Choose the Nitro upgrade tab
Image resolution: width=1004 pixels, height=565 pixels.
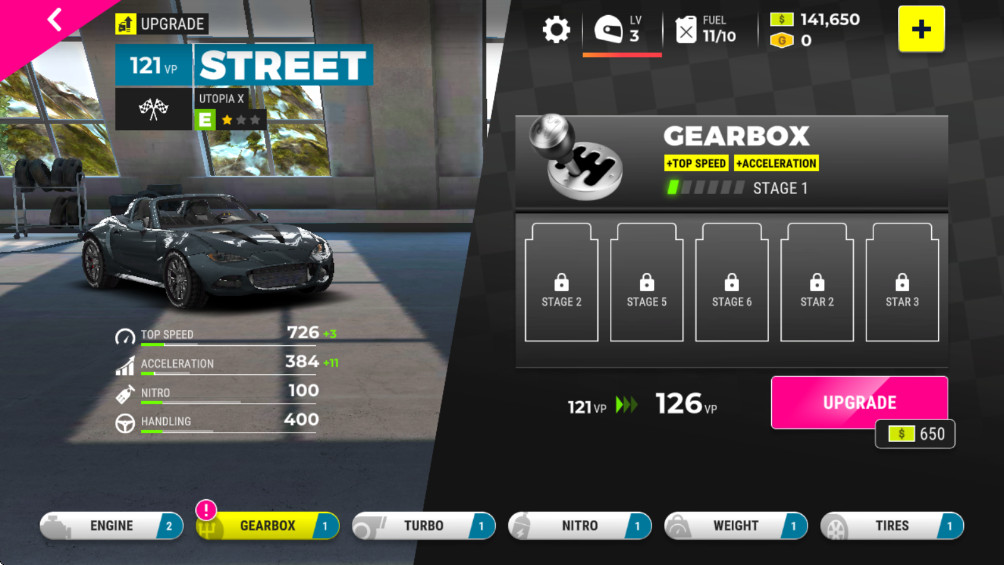coord(579,526)
